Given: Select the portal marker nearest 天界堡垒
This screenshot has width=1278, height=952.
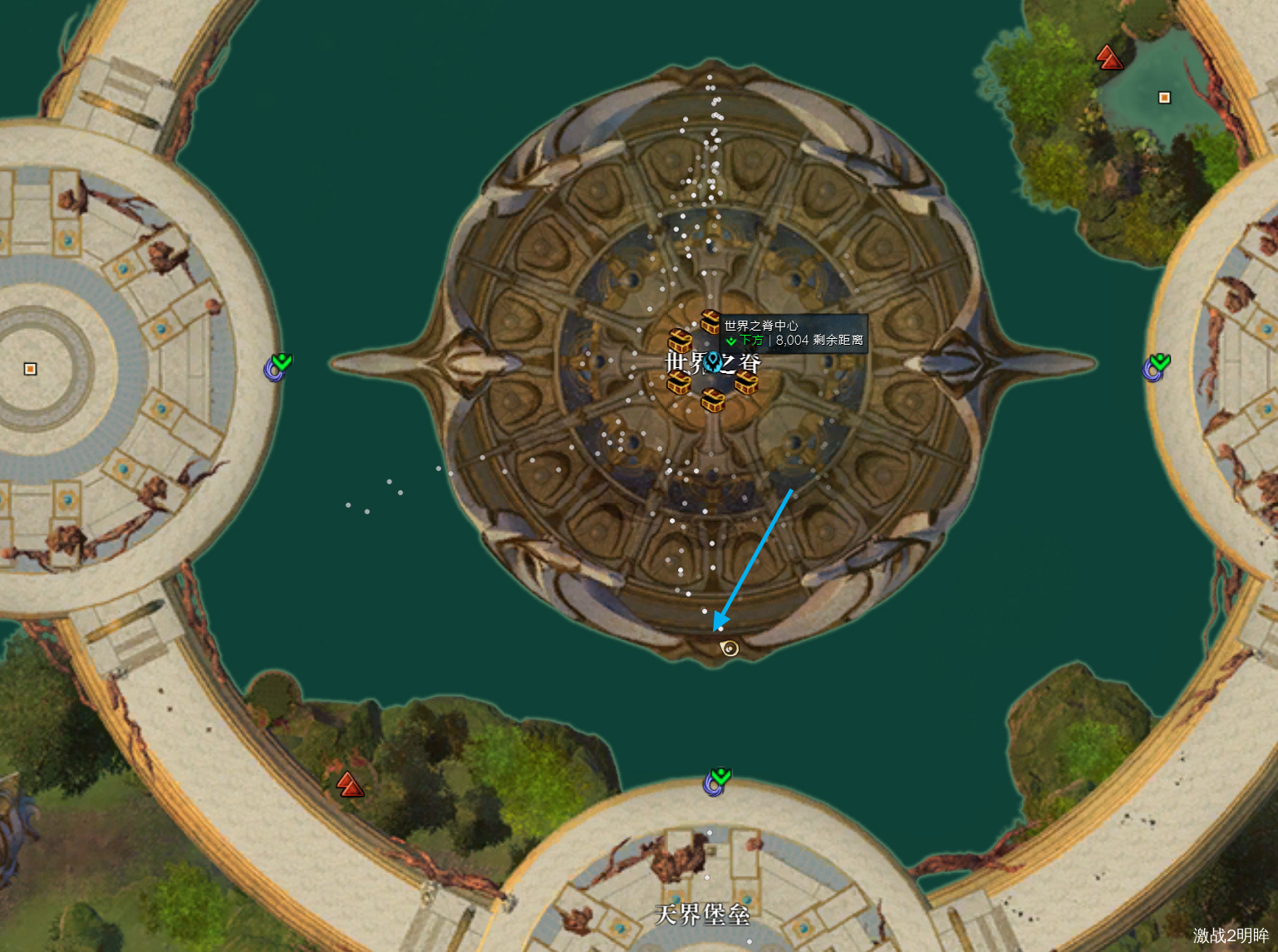Looking at the screenshot, I should (716, 781).
